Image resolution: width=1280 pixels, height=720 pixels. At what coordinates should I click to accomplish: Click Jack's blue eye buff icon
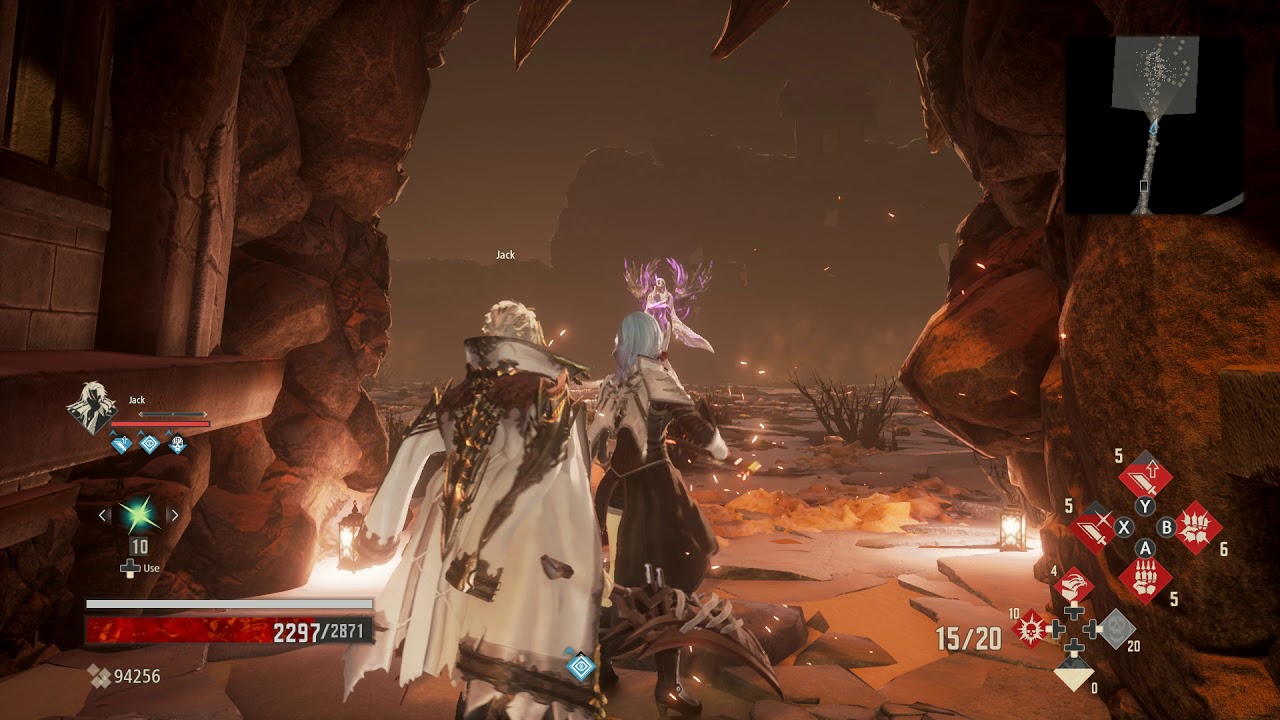(150, 443)
